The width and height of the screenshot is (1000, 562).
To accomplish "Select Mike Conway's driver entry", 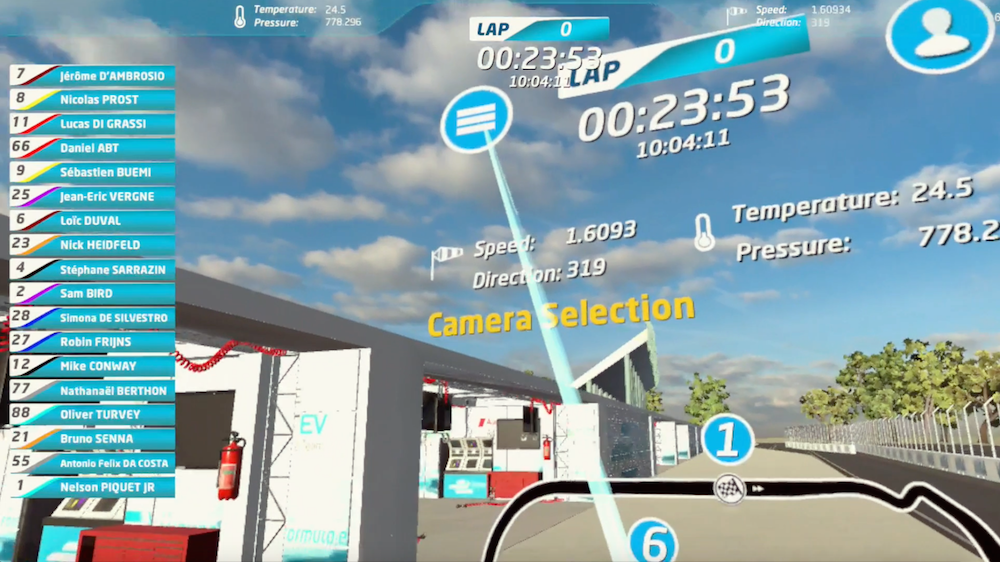I will point(92,366).
